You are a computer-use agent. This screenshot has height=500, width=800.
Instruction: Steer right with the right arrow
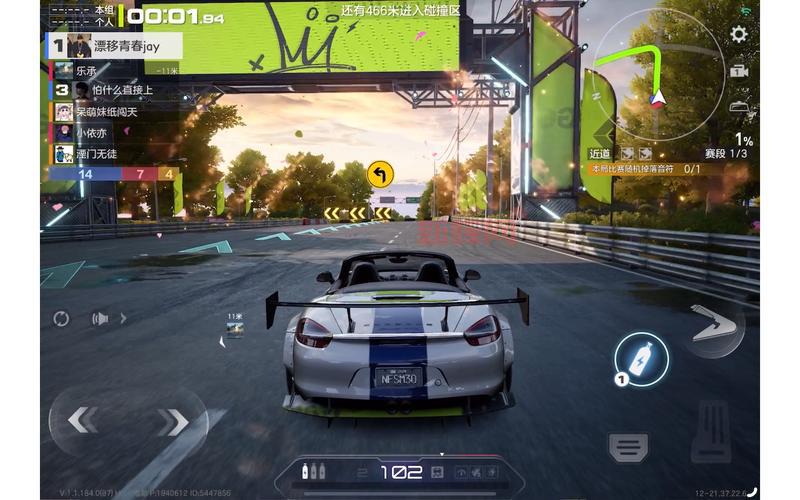(x=172, y=422)
